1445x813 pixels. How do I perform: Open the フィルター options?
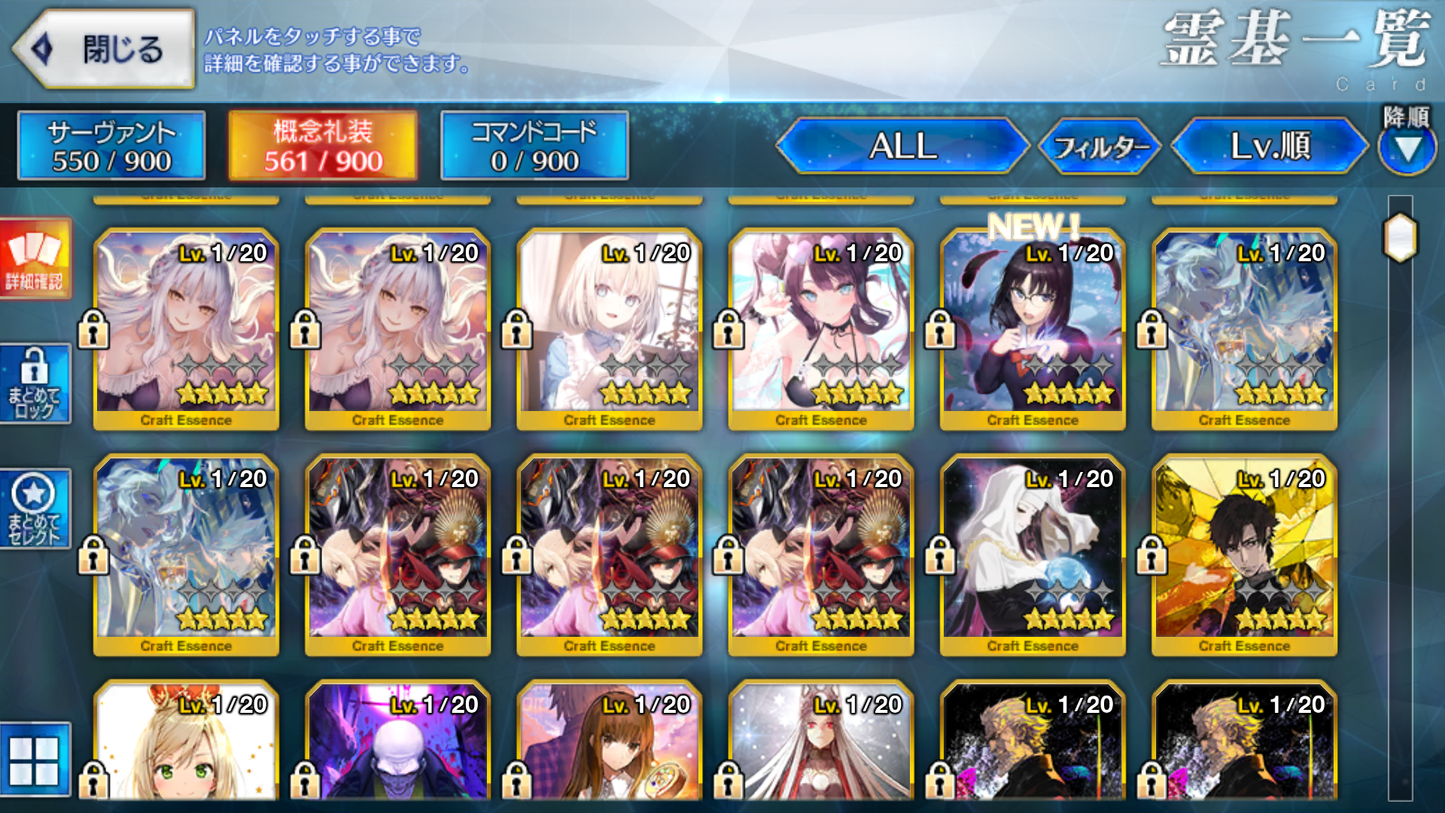tap(1100, 146)
